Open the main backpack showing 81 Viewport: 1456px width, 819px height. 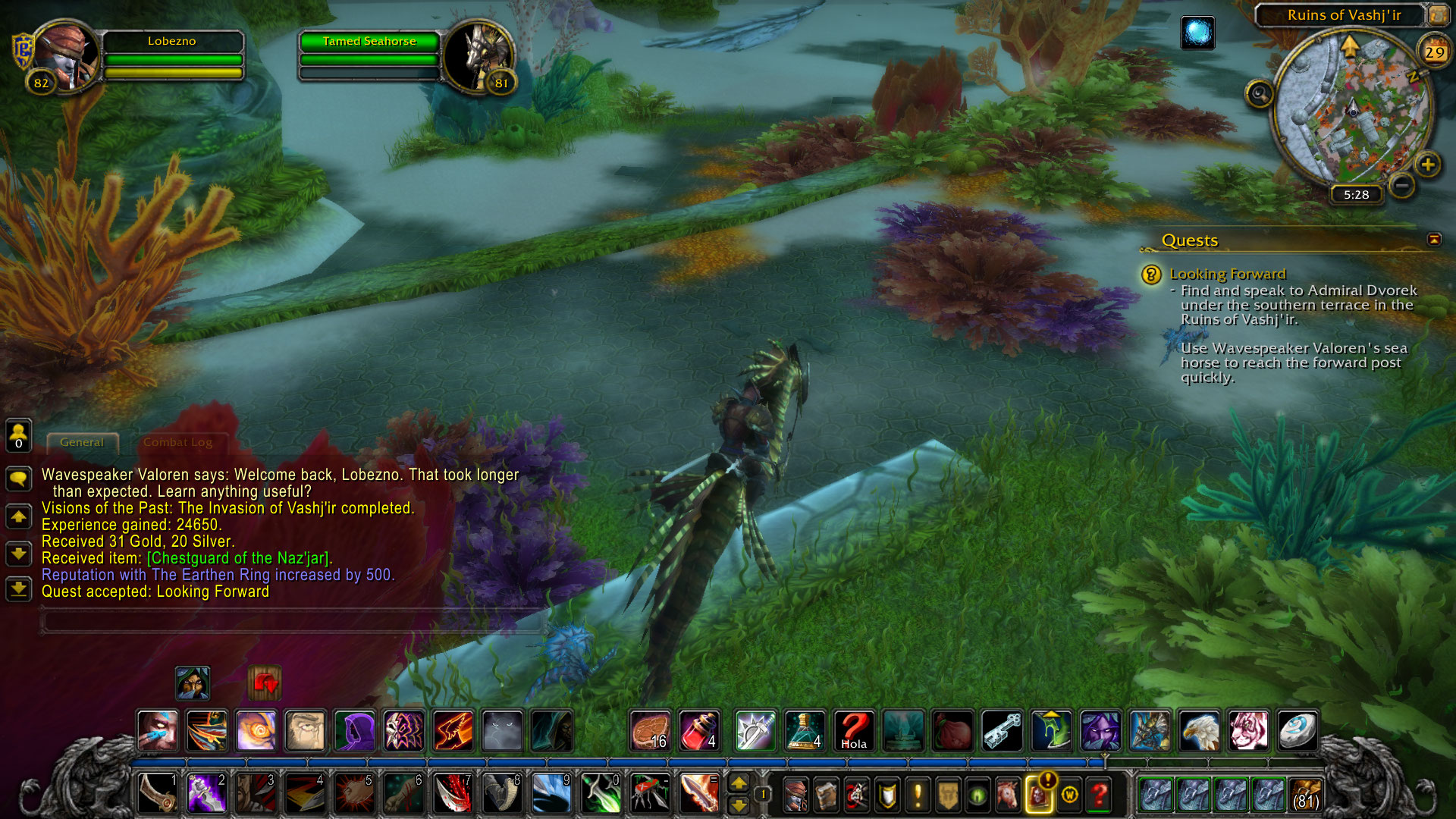(1304, 795)
